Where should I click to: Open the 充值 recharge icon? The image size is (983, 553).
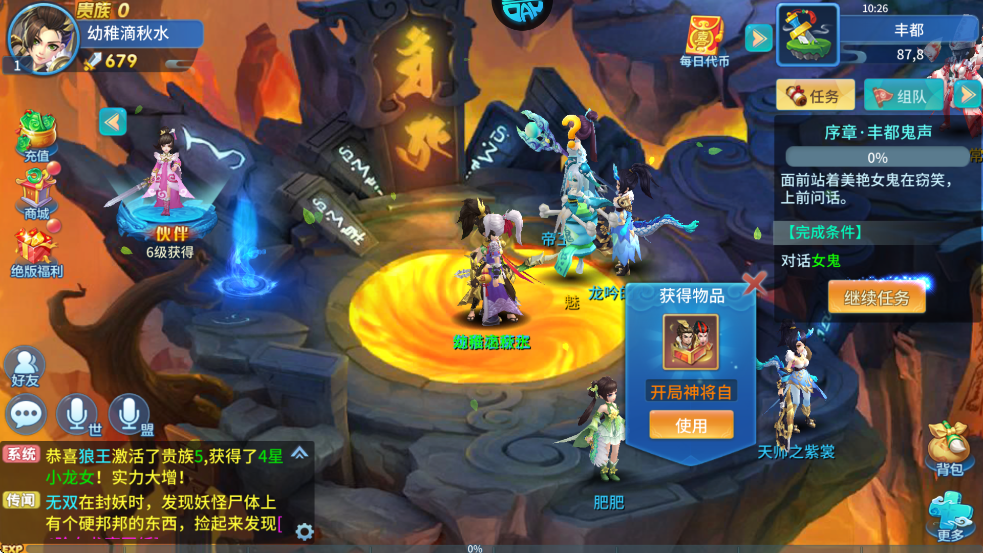tap(36, 137)
